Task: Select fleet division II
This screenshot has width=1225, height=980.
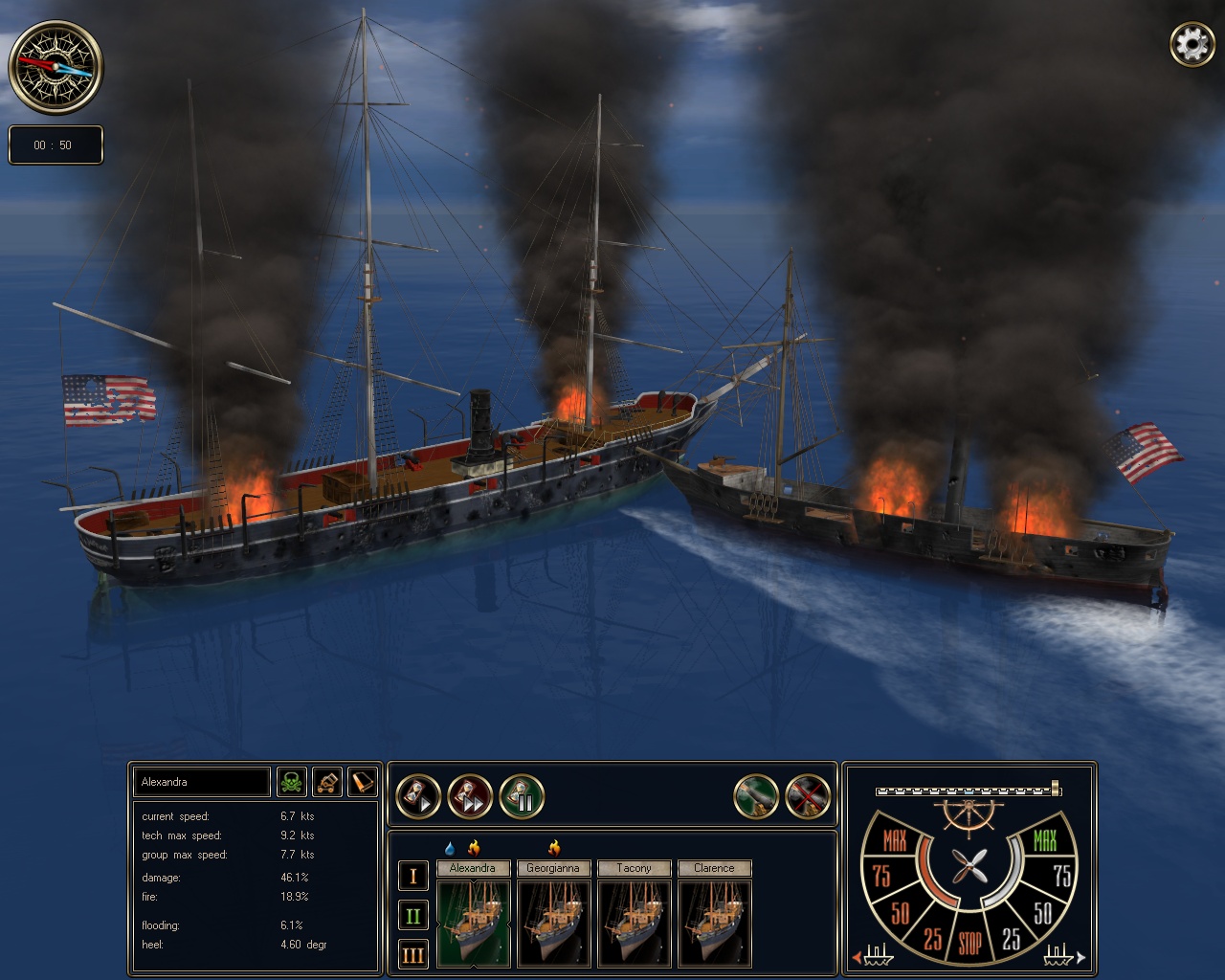Action: (x=412, y=915)
